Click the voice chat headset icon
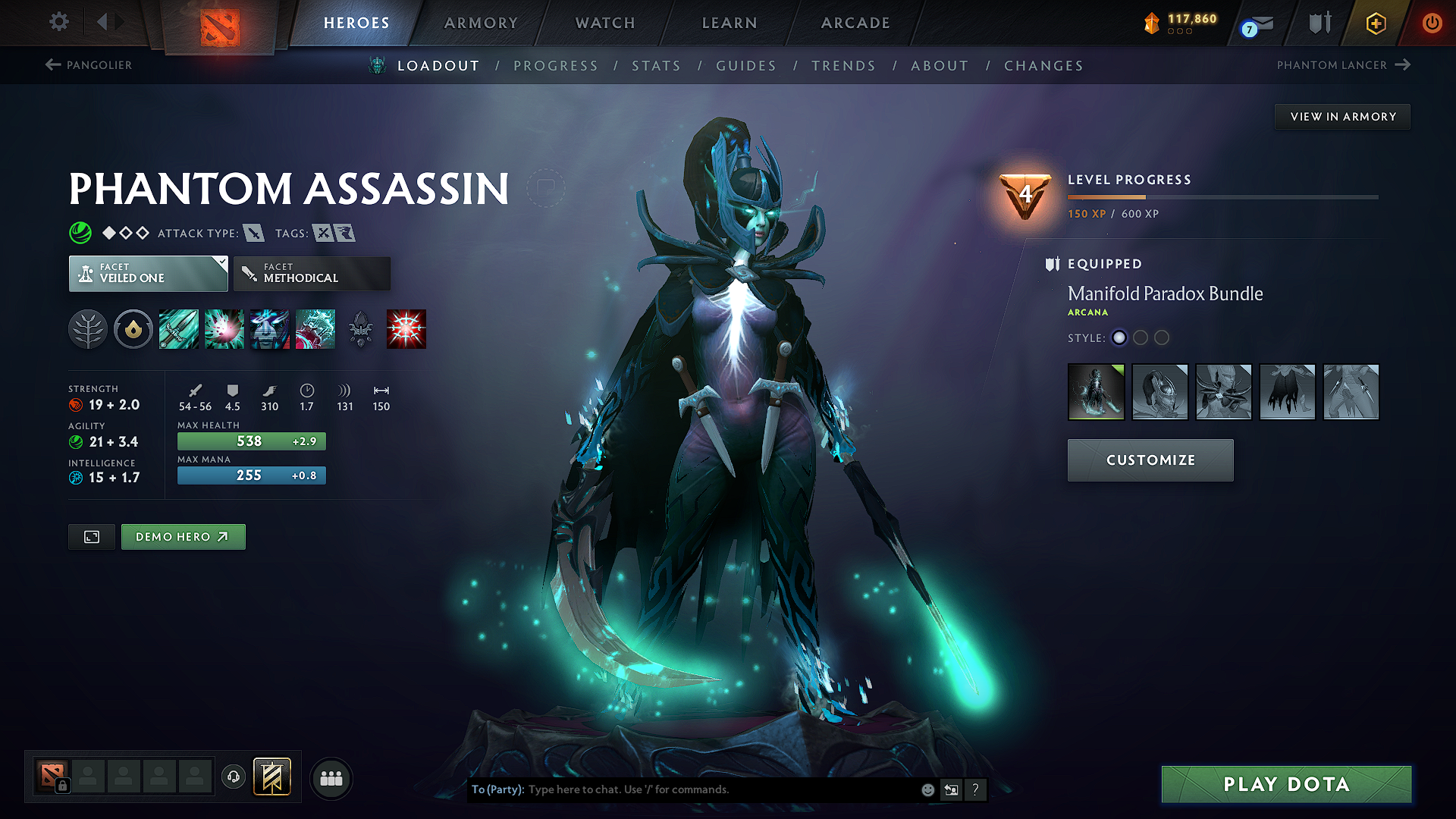The height and width of the screenshot is (819, 1456). tap(233, 777)
